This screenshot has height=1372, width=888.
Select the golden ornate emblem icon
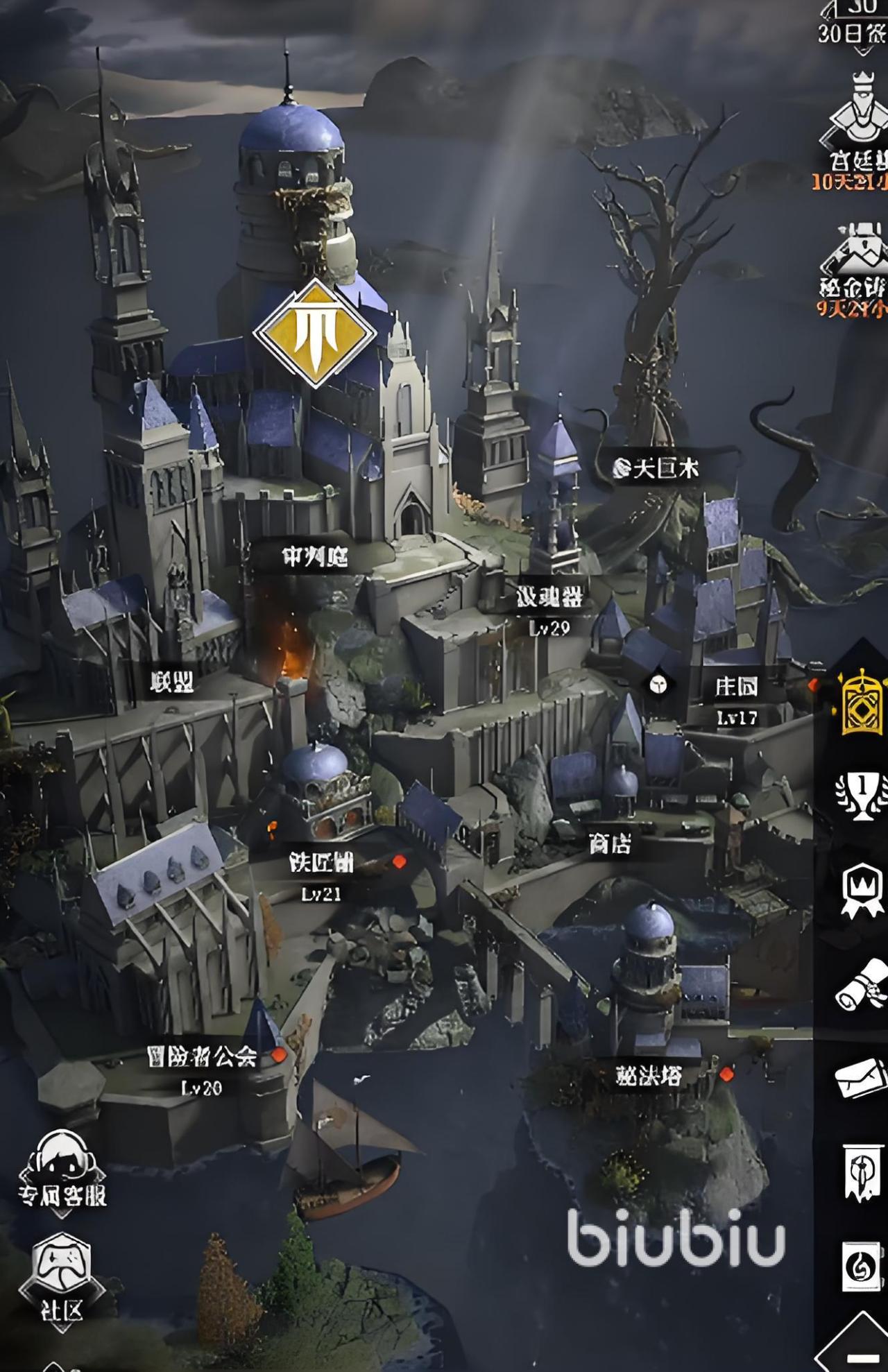[x=862, y=702]
